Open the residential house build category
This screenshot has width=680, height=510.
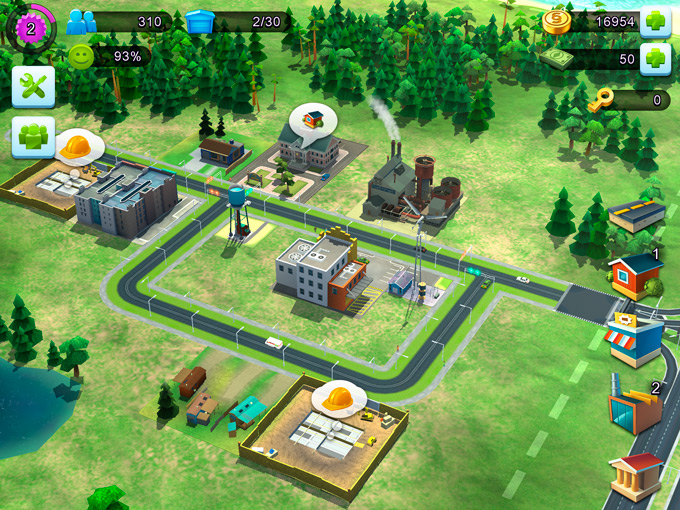[x=636, y=275]
